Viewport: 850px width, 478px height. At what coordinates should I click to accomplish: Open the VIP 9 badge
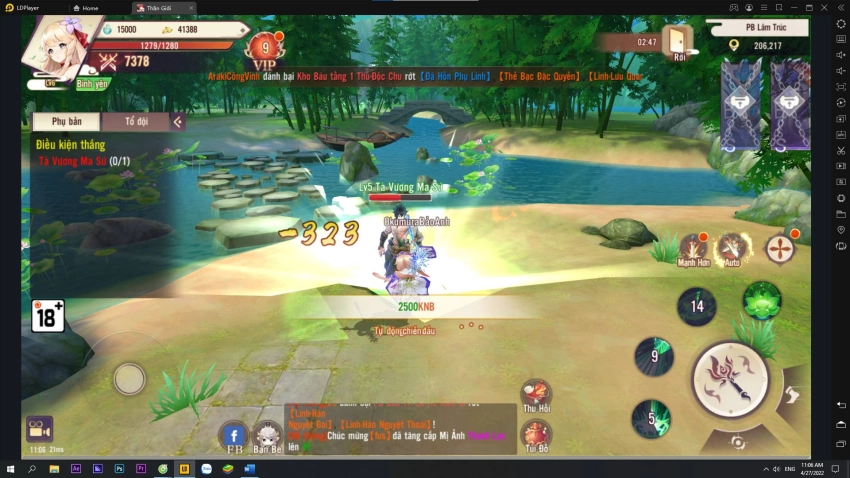265,48
